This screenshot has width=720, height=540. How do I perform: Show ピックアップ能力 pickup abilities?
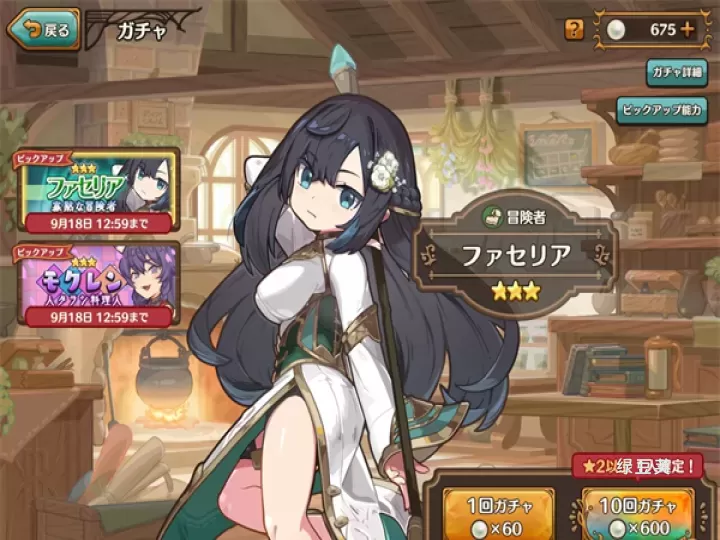[663, 109]
